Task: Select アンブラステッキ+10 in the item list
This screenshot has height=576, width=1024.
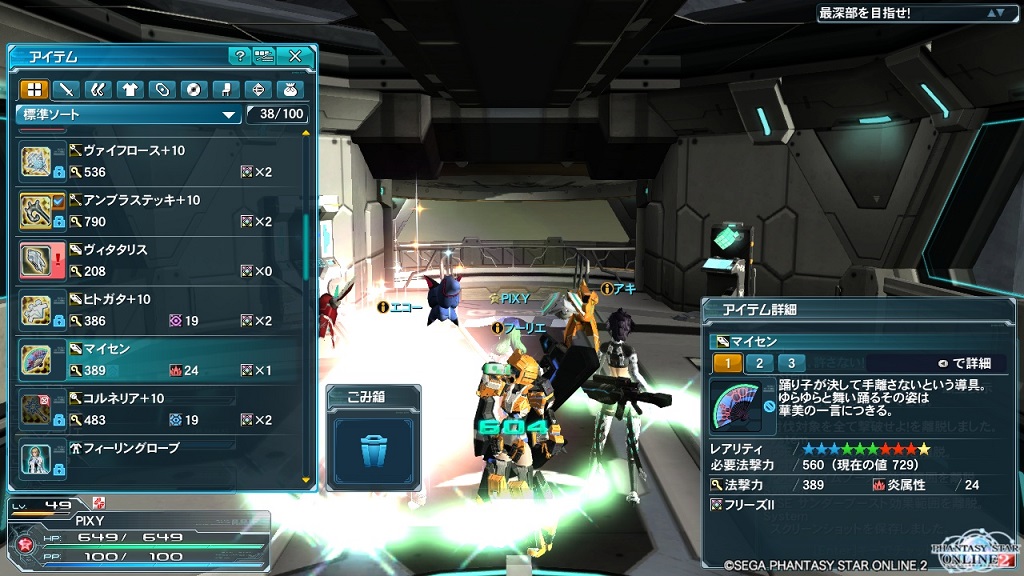Action: (x=160, y=210)
